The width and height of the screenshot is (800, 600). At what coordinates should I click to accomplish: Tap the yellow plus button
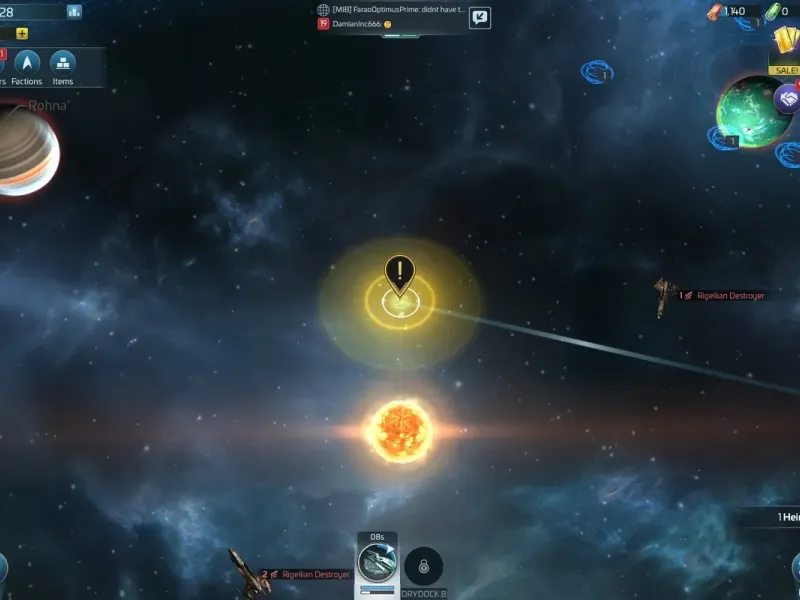coord(22,33)
